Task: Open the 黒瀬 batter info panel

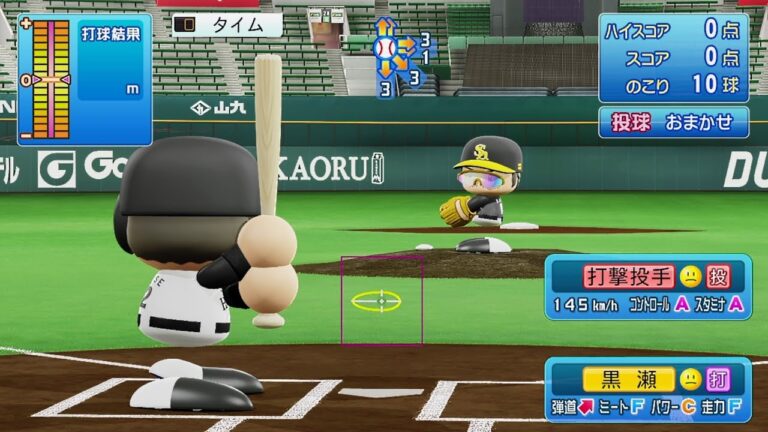Action: pos(648,389)
